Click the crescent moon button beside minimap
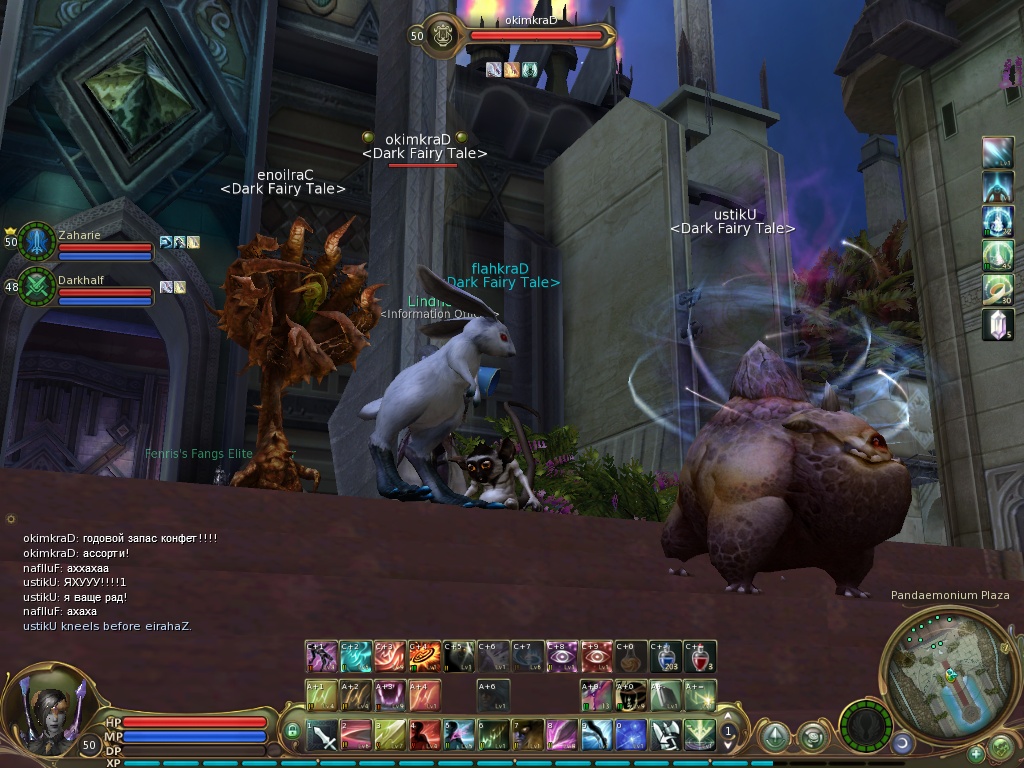This screenshot has height=768, width=1024. [902, 742]
